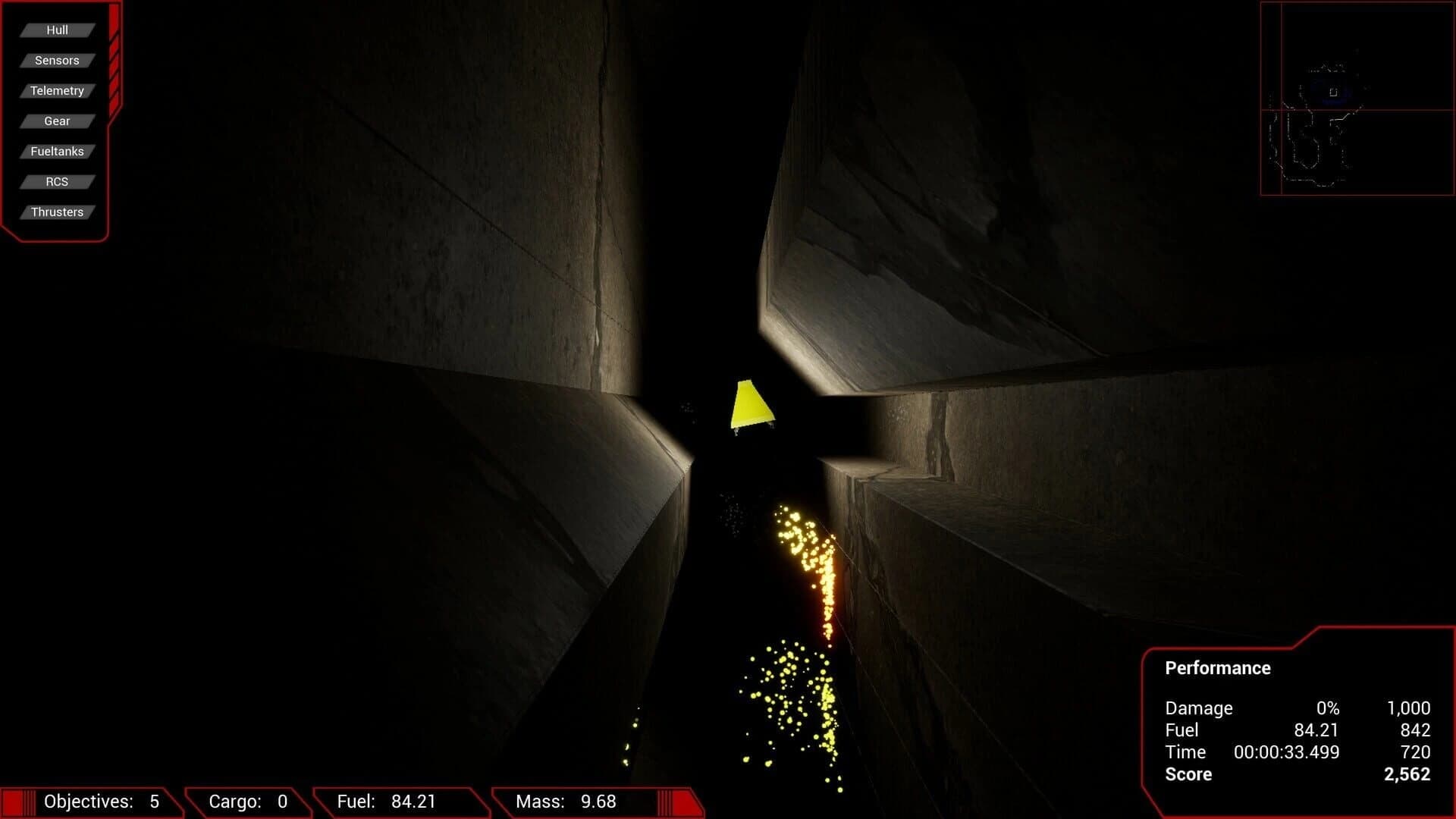Click the yellow lander ship
This screenshot has height=819, width=1456.
(751, 402)
